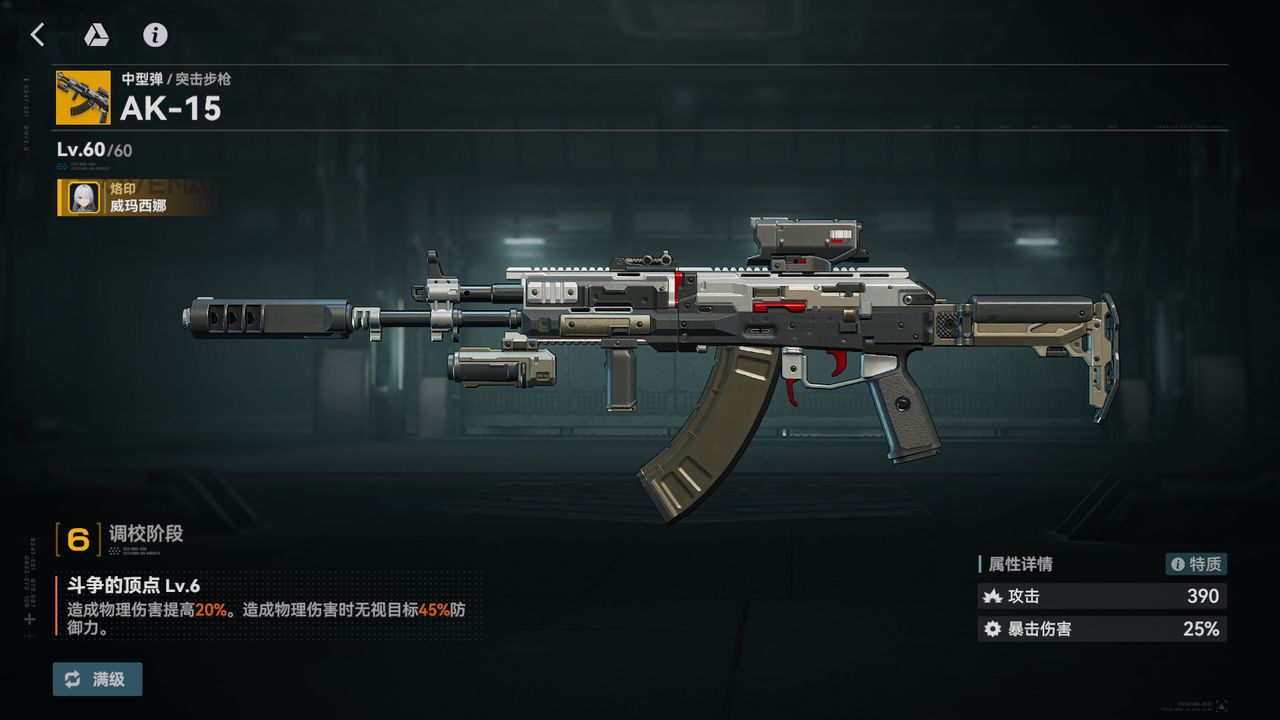1280x720 pixels.
Task: Go back using the arrow button
Action: click(38, 35)
